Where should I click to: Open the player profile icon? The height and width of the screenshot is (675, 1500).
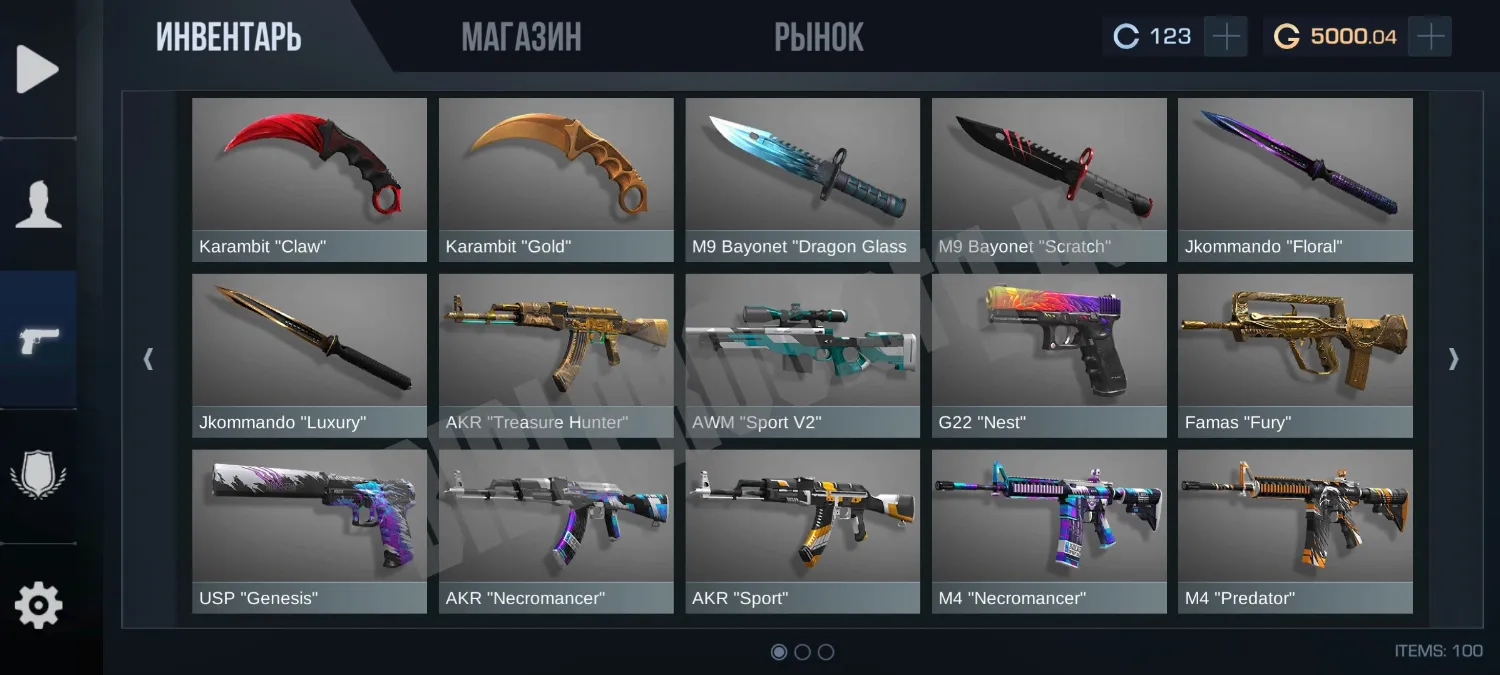38,205
